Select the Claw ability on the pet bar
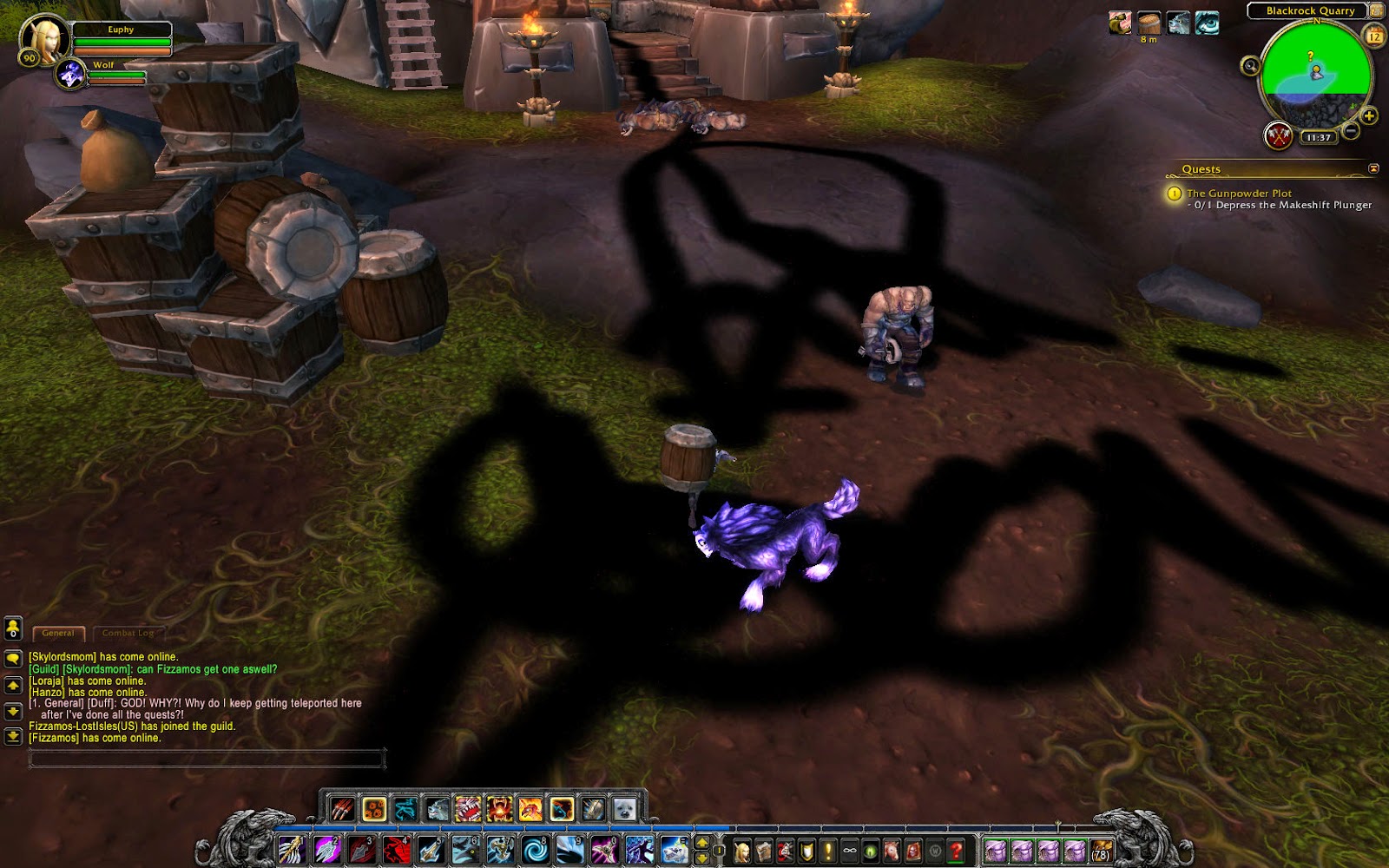The height and width of the screenshot is (868, 1389). pos(341,809)
